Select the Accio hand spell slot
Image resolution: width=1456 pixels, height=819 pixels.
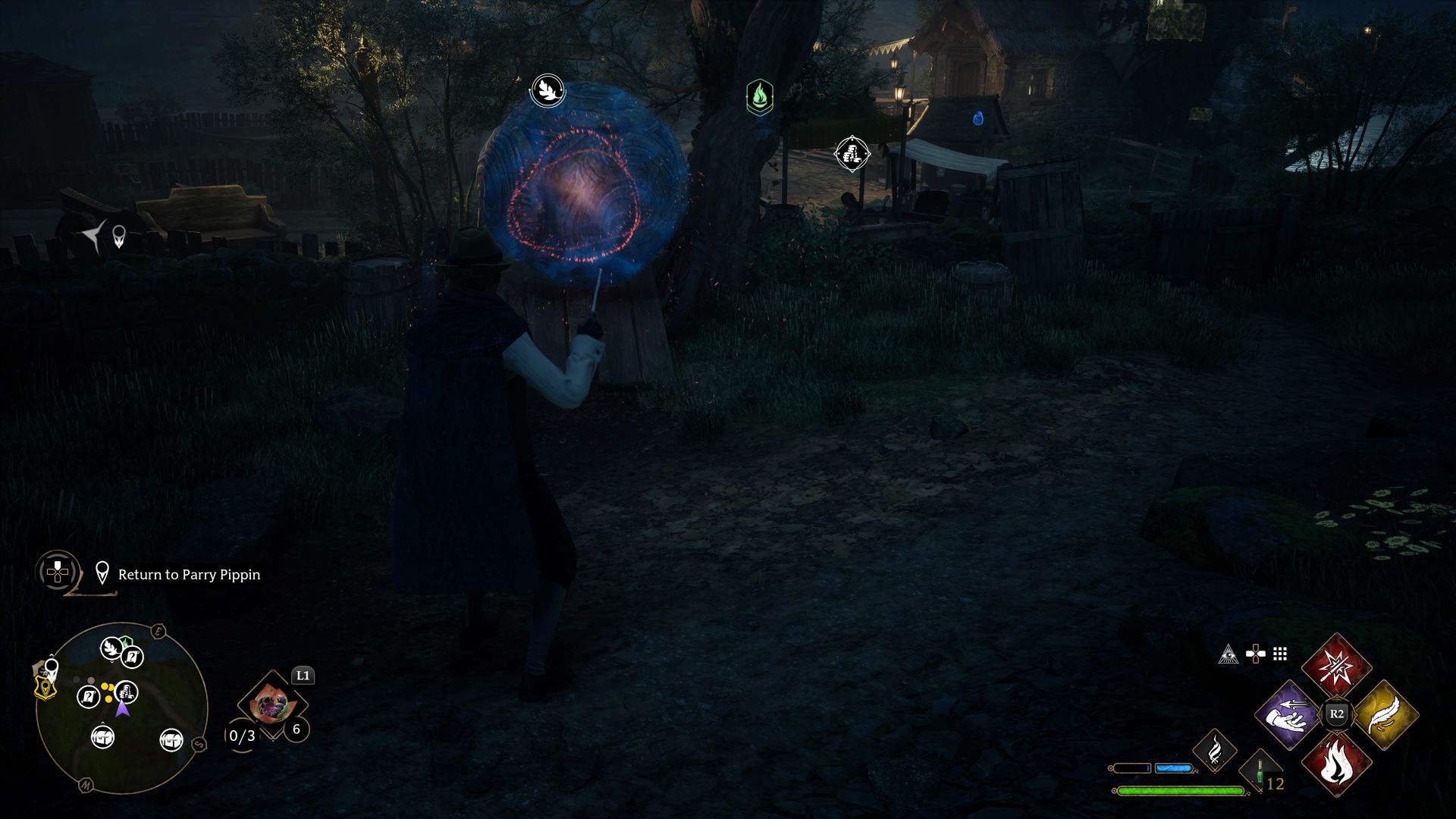(x=1288, y=715)
